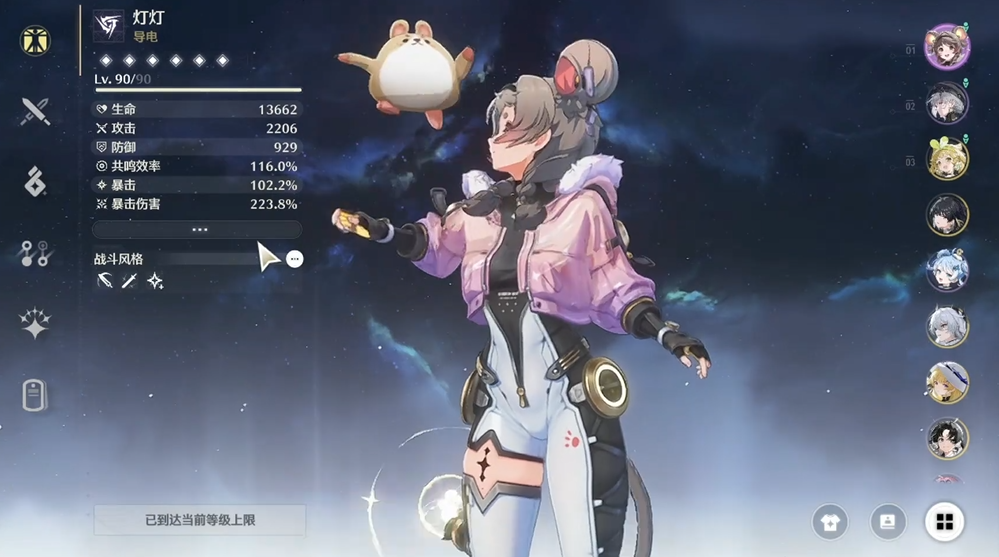This screenshot has height=557, width=999.
Task: Choose the silver-haired character in slot 02
Action: click(946, 103)
